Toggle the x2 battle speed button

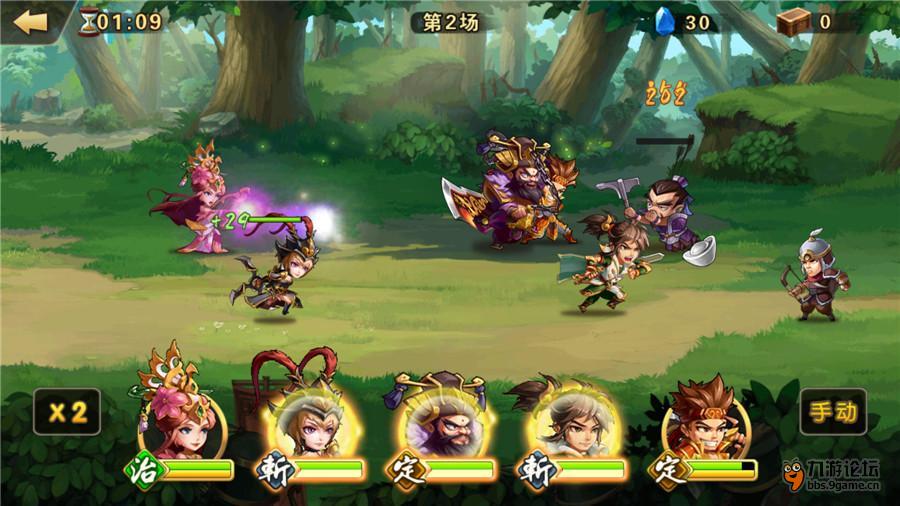click(x=66, y=411)
